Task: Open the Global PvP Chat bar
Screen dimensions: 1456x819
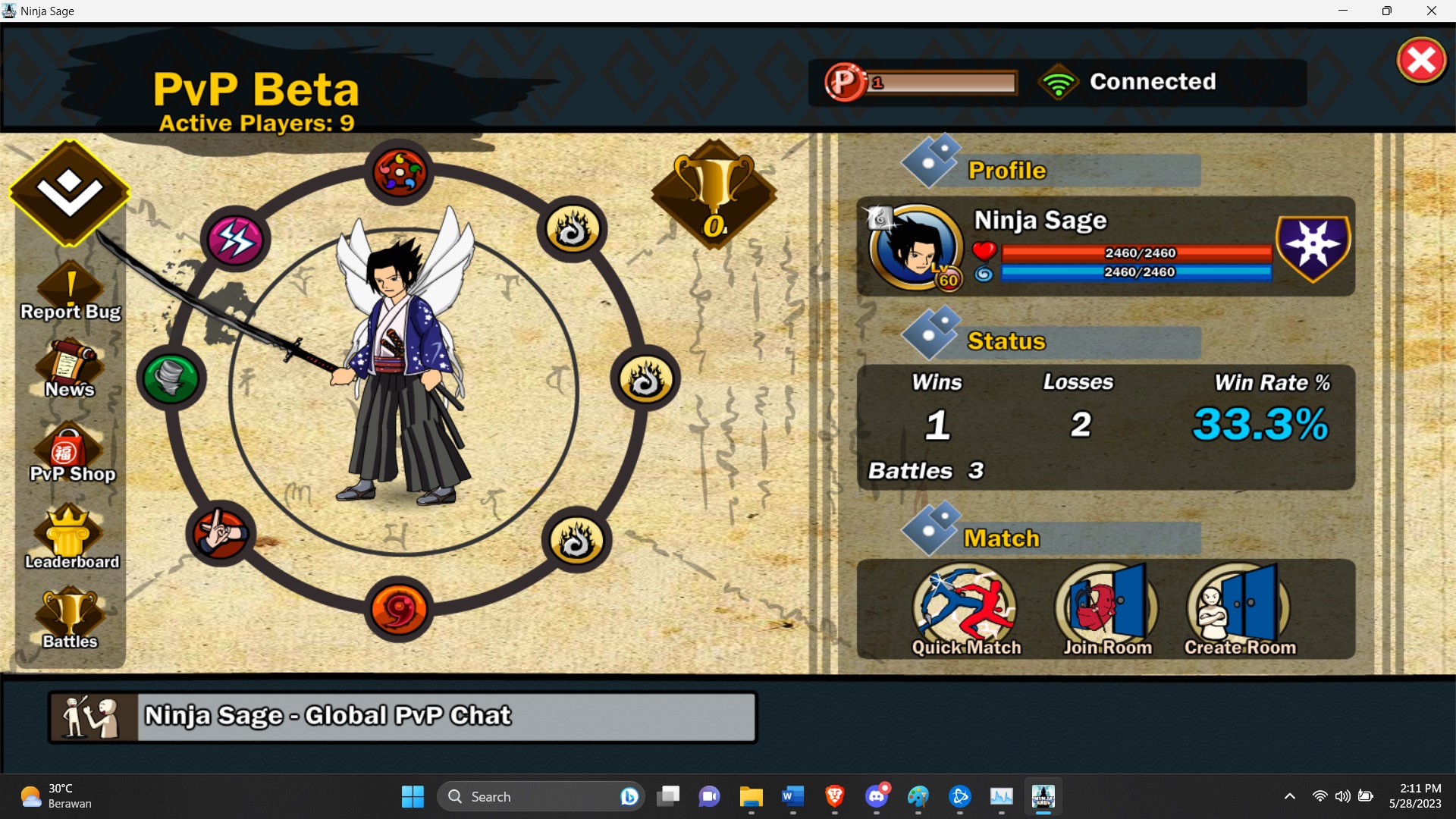Action: [402, 716]
